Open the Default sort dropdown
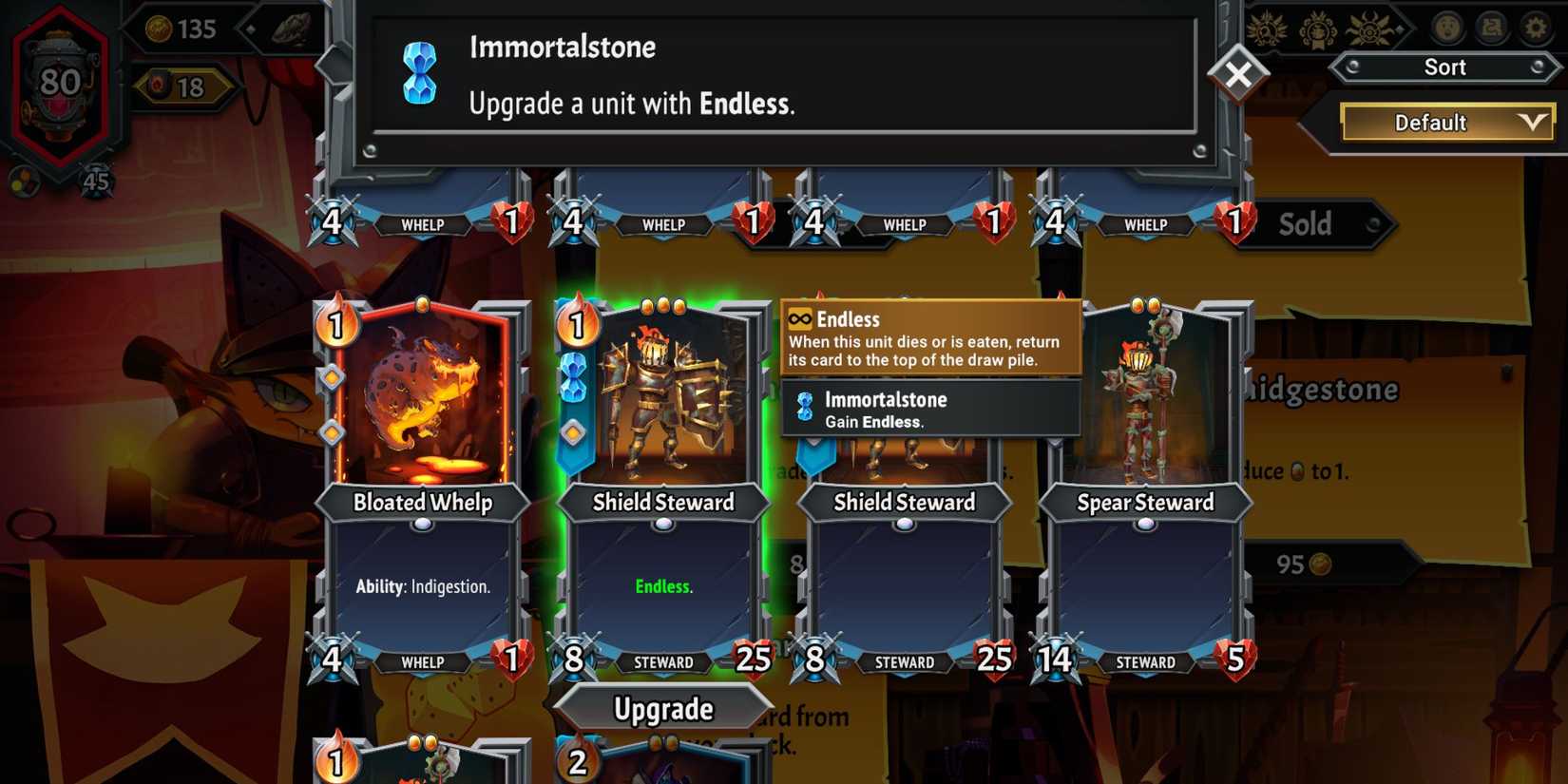 (x=1445, y=123)
